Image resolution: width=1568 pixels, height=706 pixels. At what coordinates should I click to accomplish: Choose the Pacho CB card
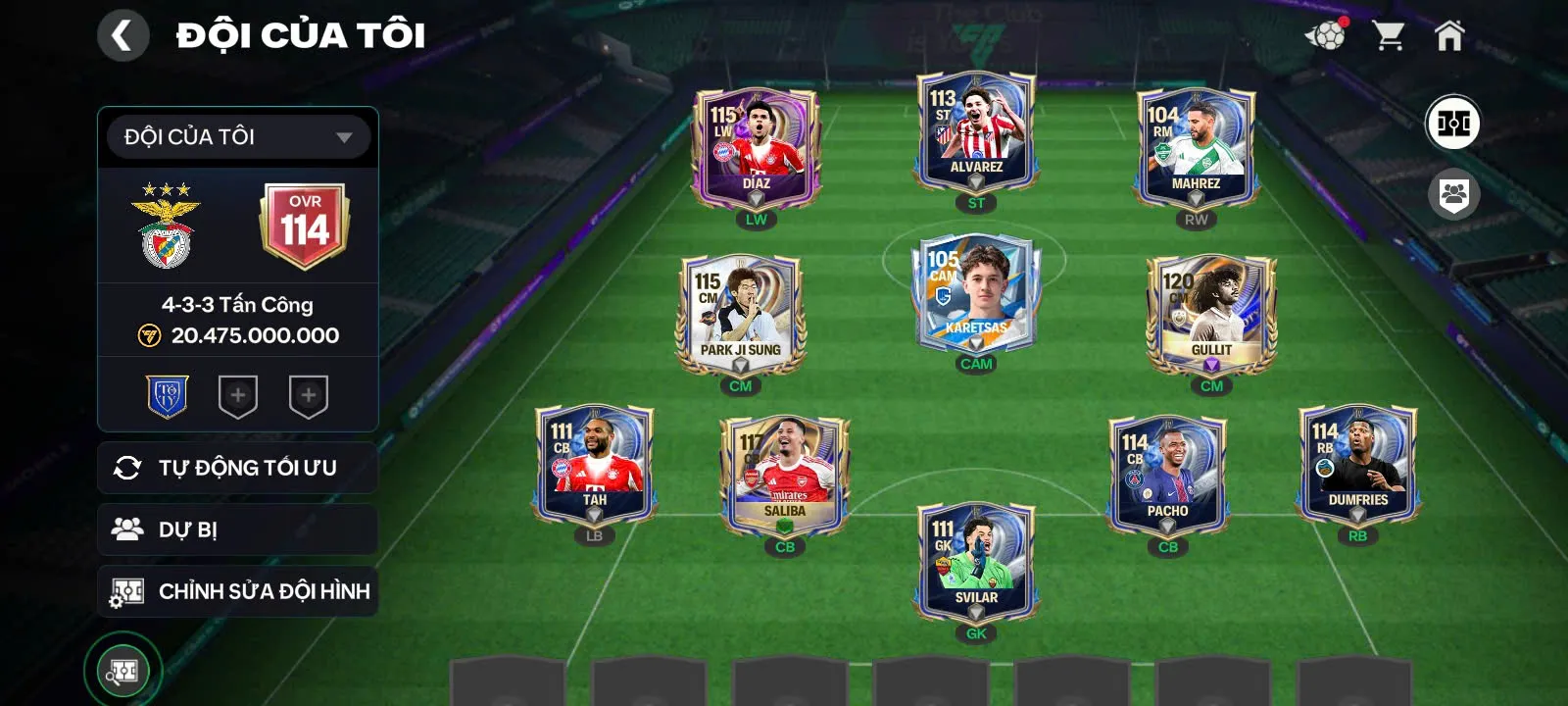1167,476
